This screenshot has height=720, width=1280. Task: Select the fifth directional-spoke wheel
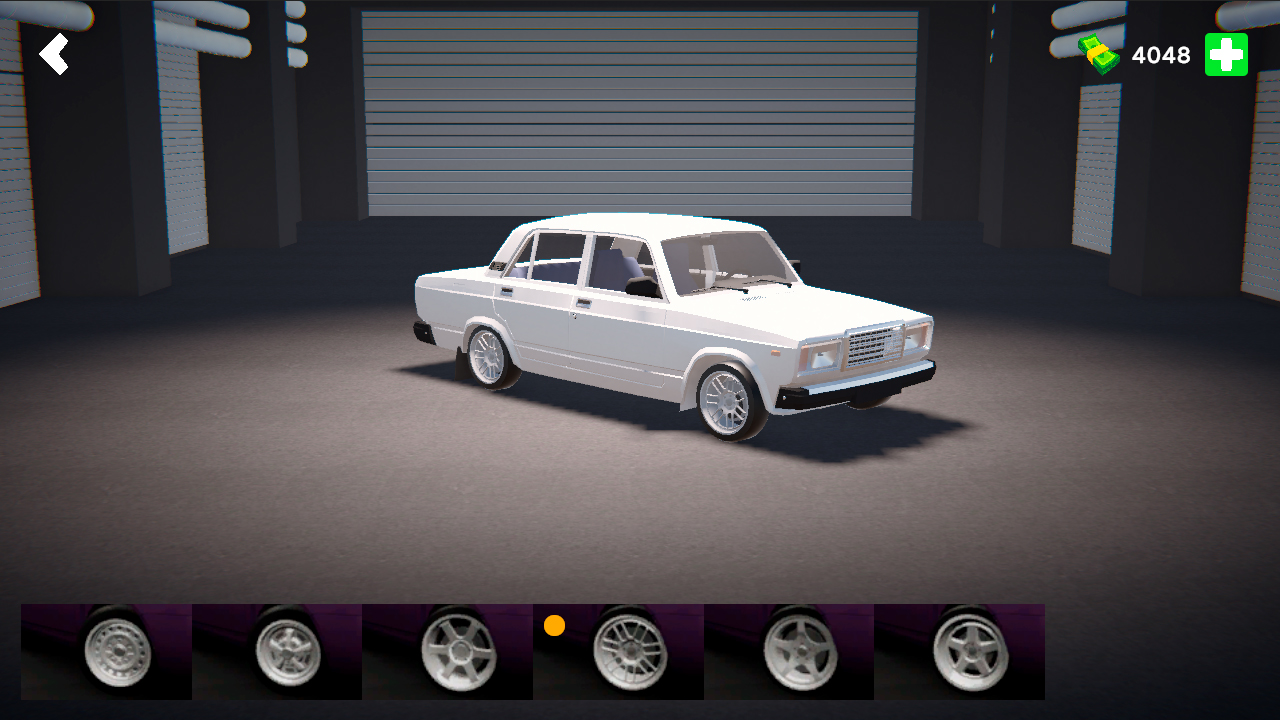tap(788, 650)
